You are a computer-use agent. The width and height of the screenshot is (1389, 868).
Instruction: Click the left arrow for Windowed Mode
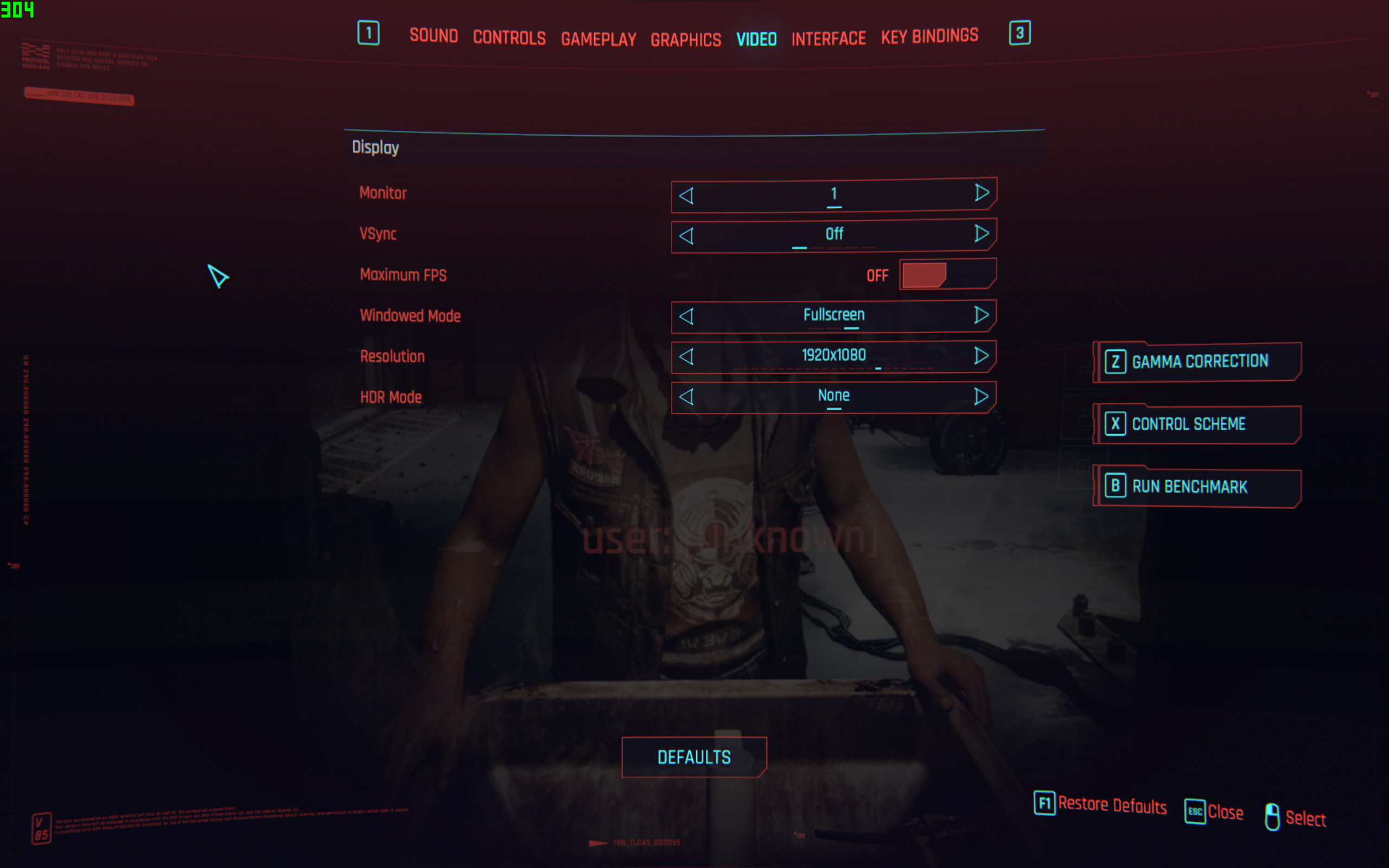coord(686,316)
